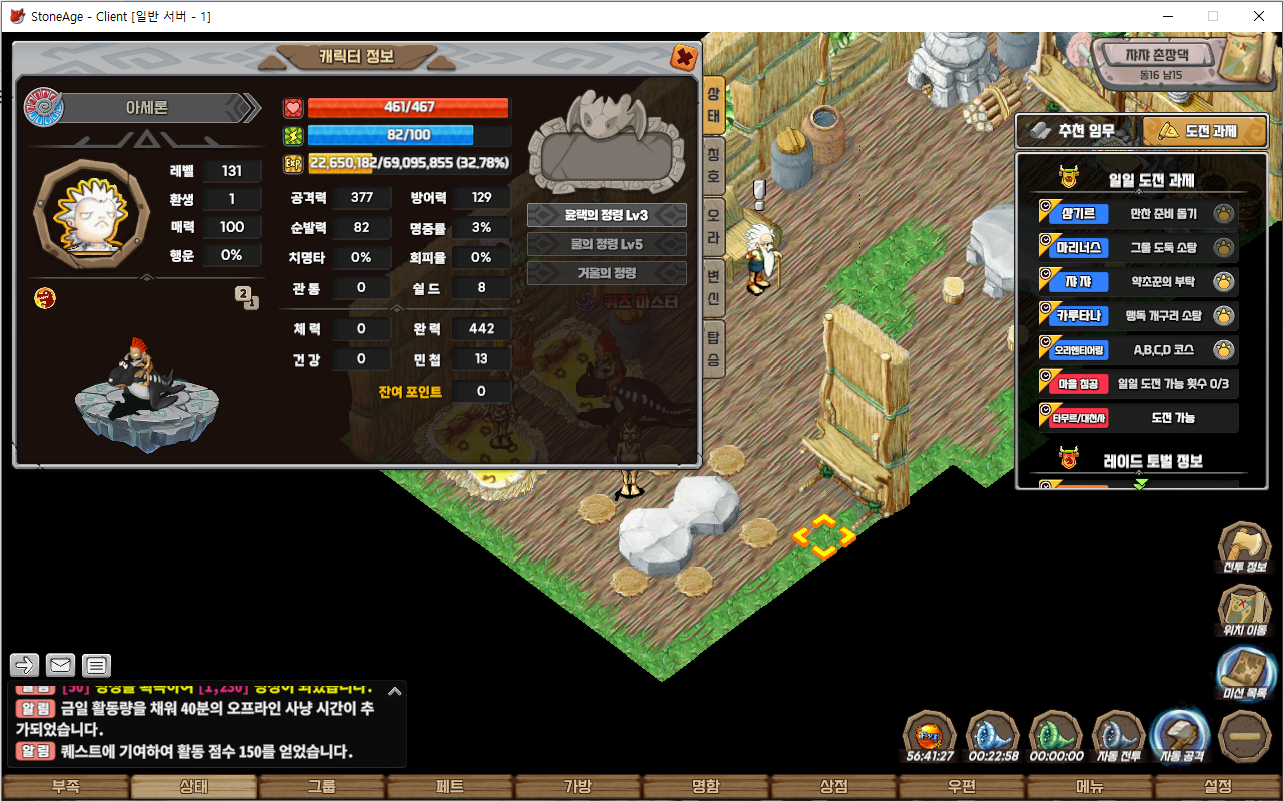
Task: Select the 윤택의 정령 Lv3 spirit button
Action: (607, 215)
